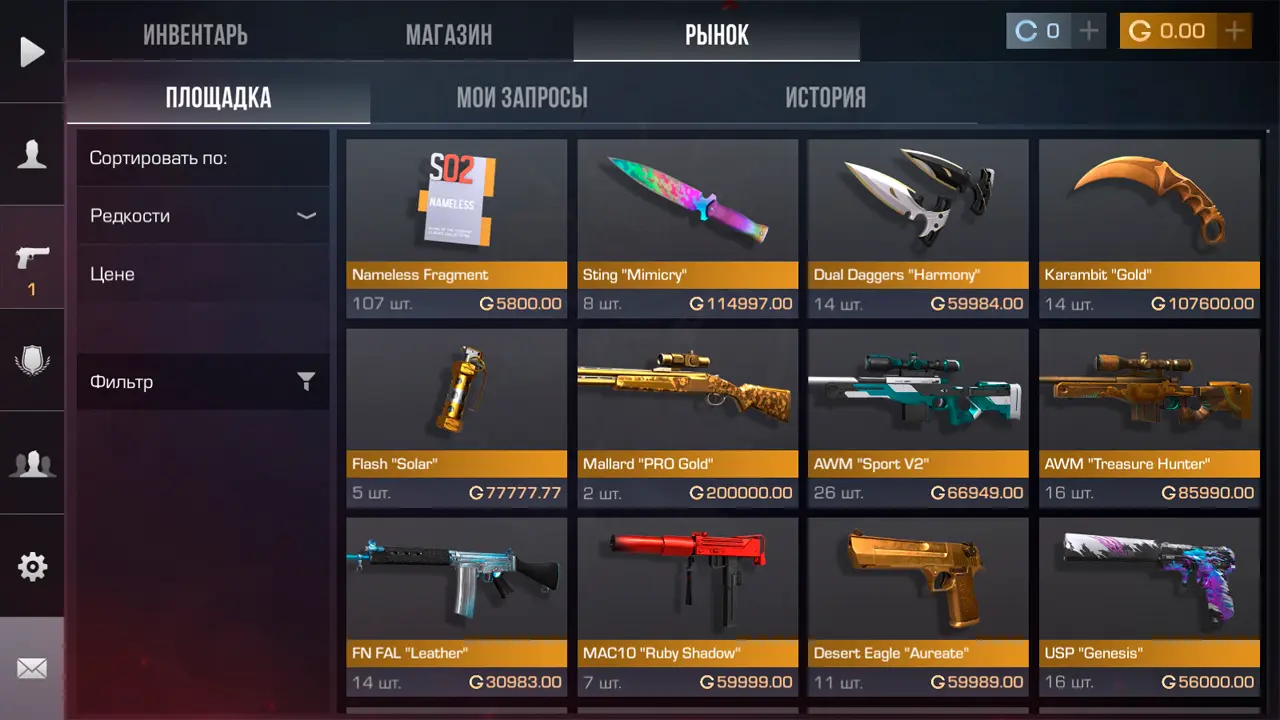Viewport: 1280px width, 720px height.
Task: Open the Karambit "Gold" listing
Action: [1149, 228]
